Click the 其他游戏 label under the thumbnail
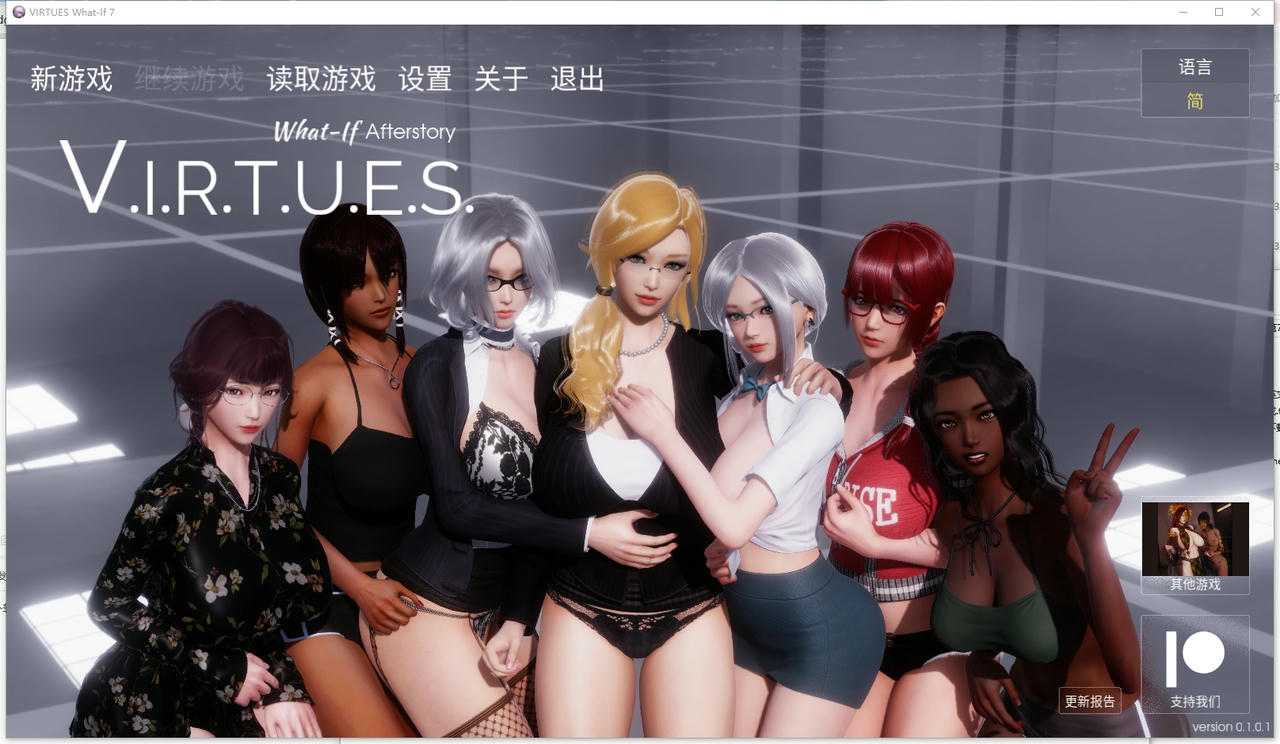 (x=1195, y=583)
